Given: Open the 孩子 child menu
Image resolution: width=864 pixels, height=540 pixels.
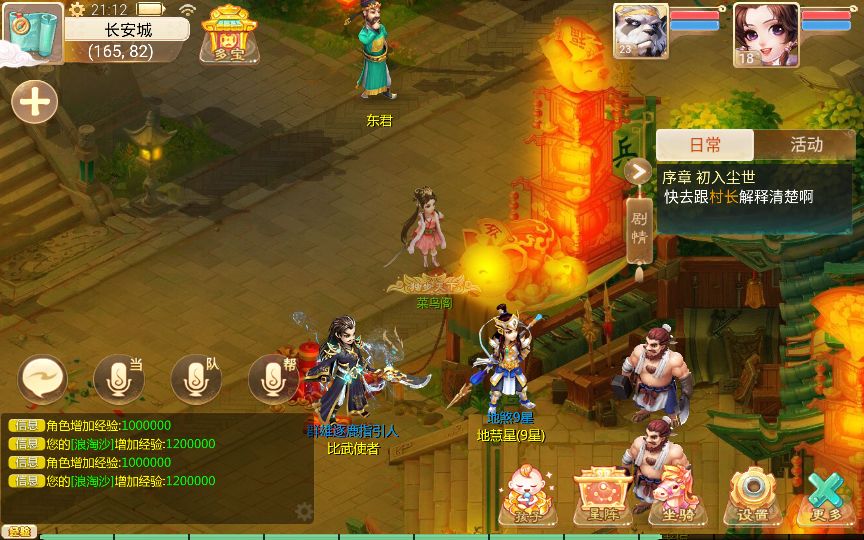Looking at the screenshot, I should (x=527, y=495).
